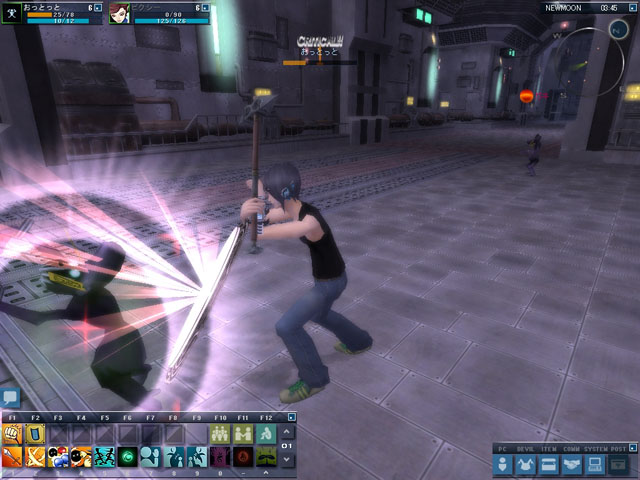Open the SYSTEM laptop menu
Screen dimensions: 640x480
pyautogui.click(x=594, y=465)
